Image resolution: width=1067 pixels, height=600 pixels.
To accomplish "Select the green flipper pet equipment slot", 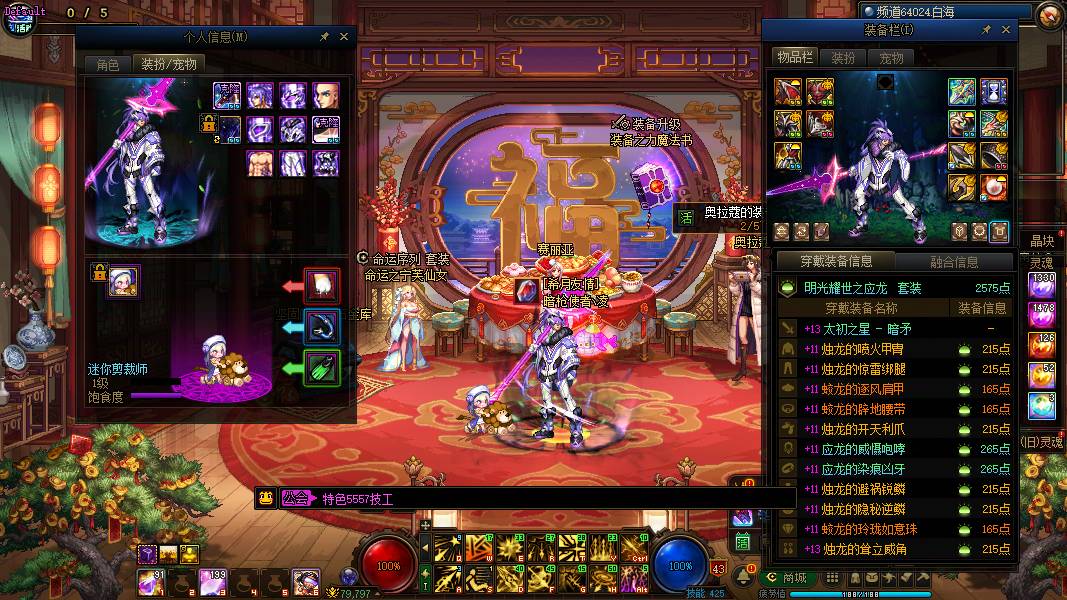I will [x=322, y=367].
